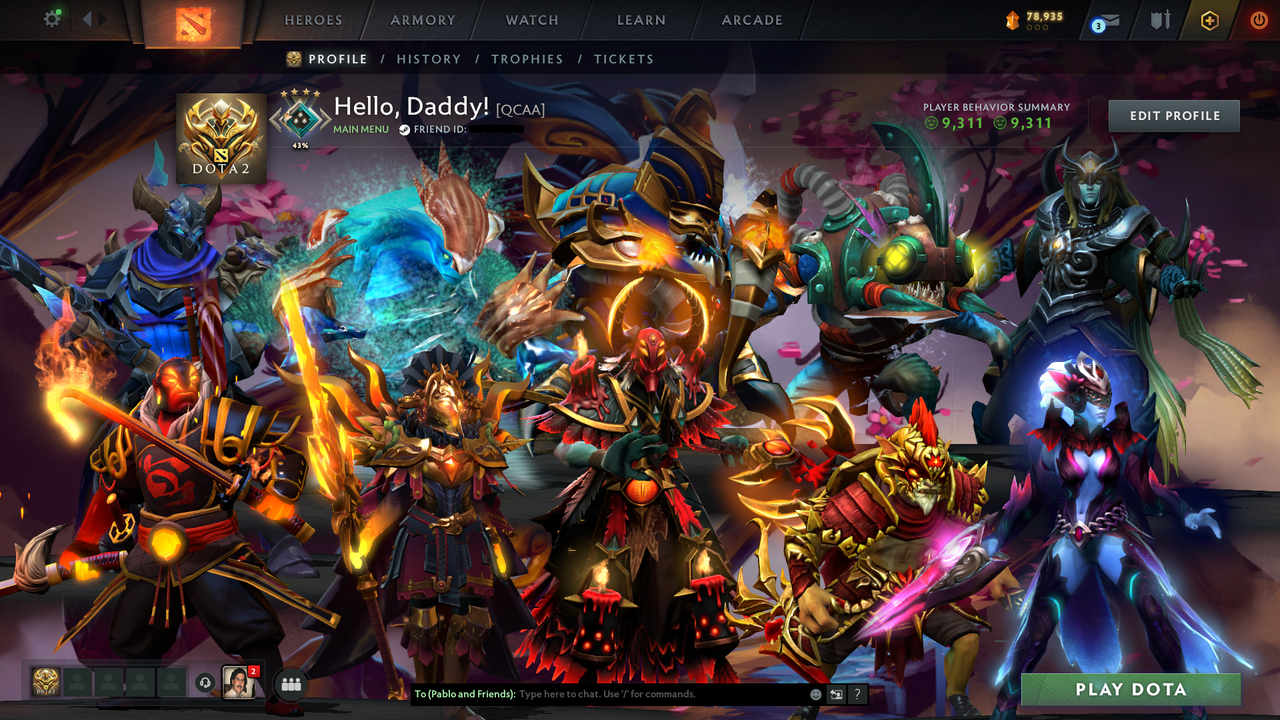Screen dimensions: 1280x720
Task: Click the back navigation arrow beside the logo
Action: coord(87,18)
